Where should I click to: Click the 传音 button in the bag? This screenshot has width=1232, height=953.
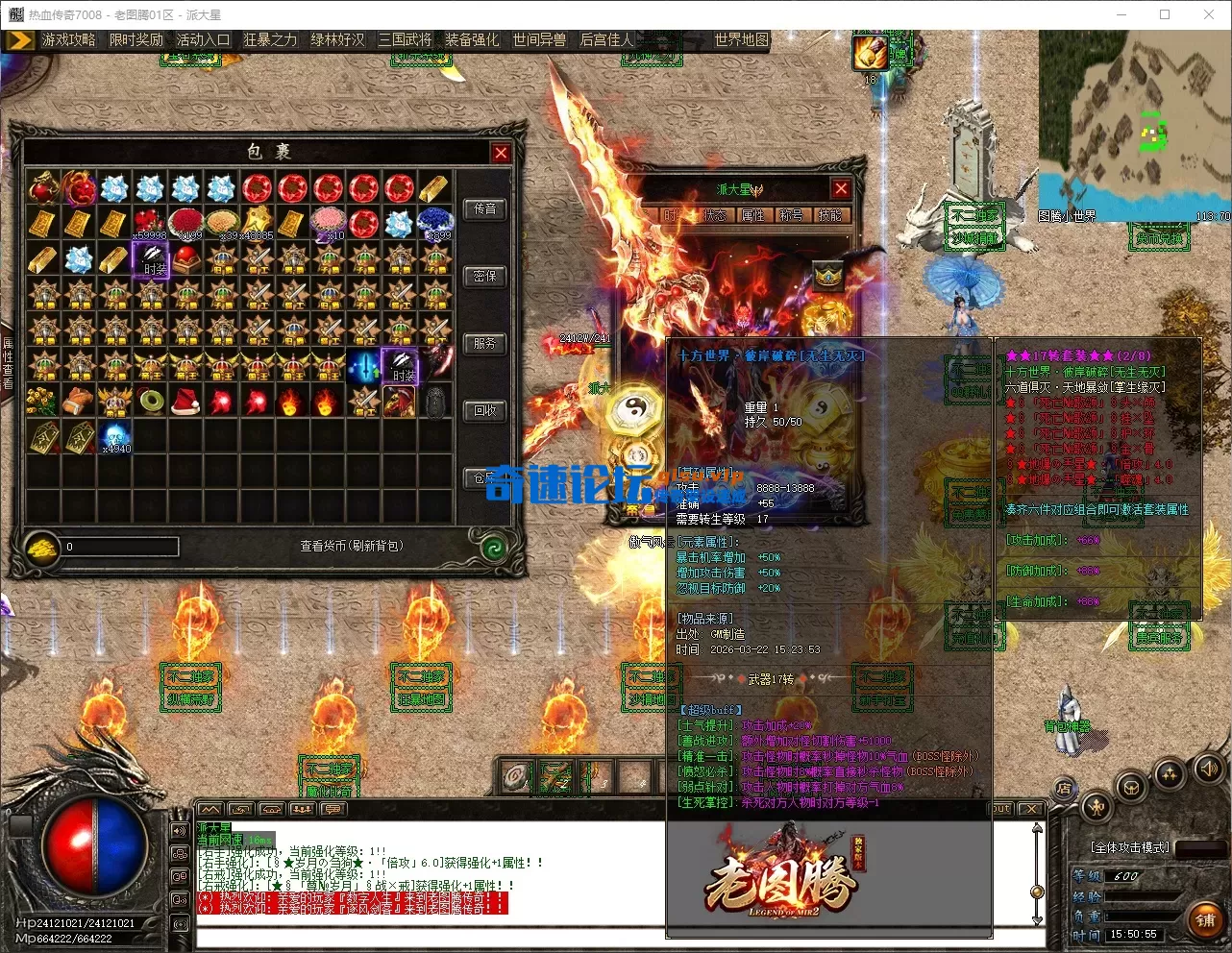(485, 208)
